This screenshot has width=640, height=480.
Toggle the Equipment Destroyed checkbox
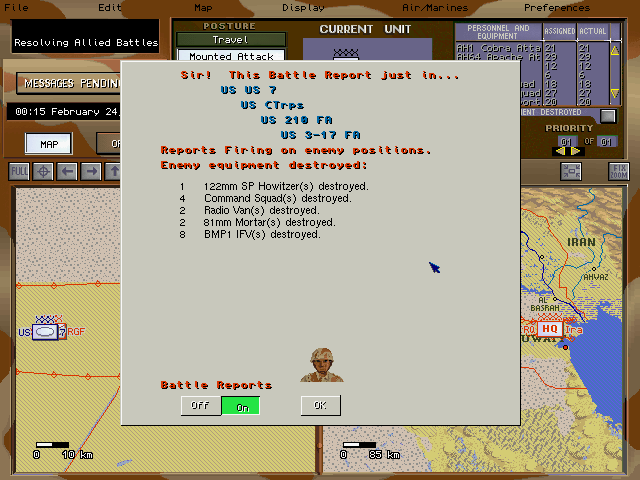pos(607,115)
